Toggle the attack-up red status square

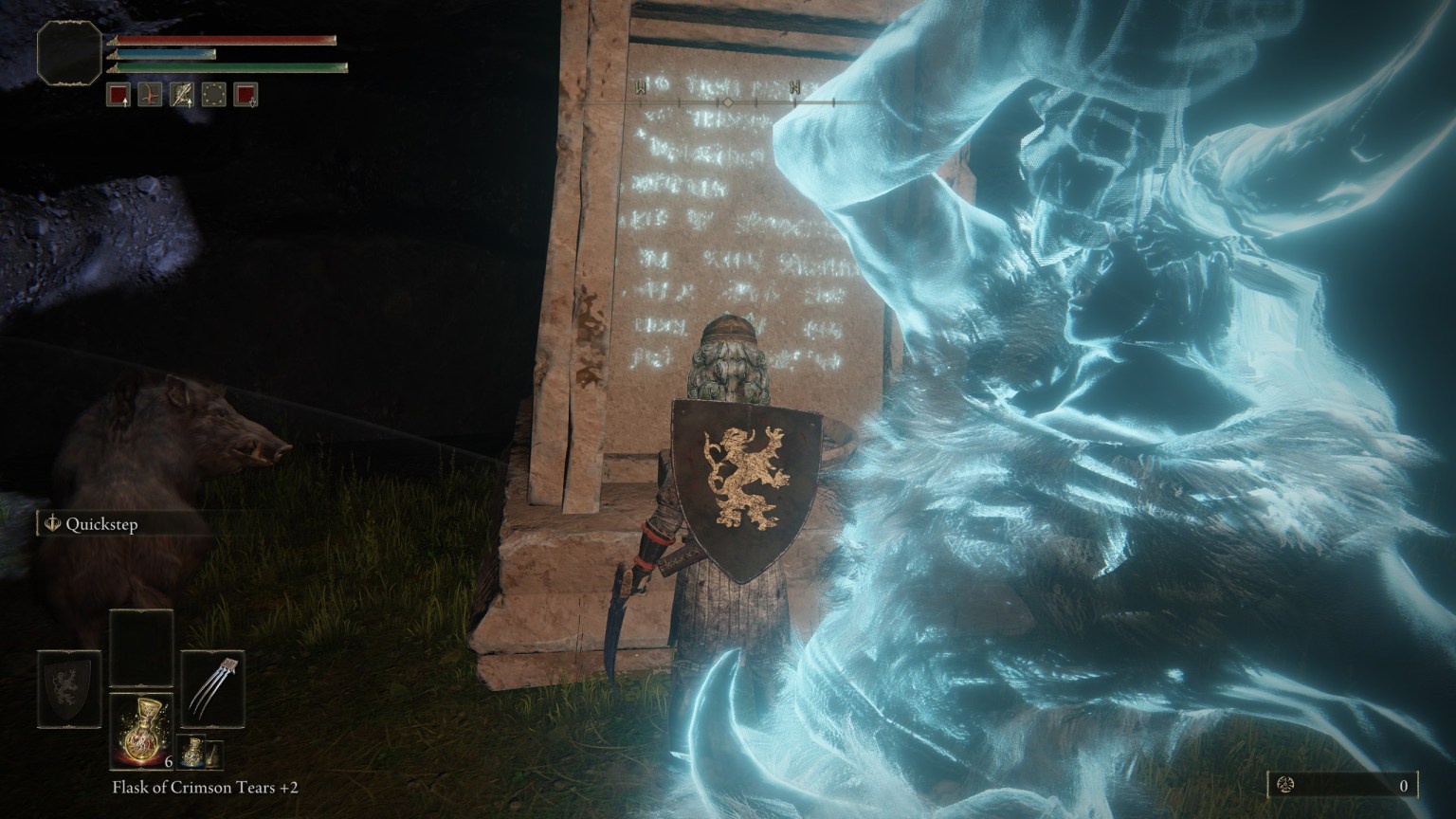[118, 95]
